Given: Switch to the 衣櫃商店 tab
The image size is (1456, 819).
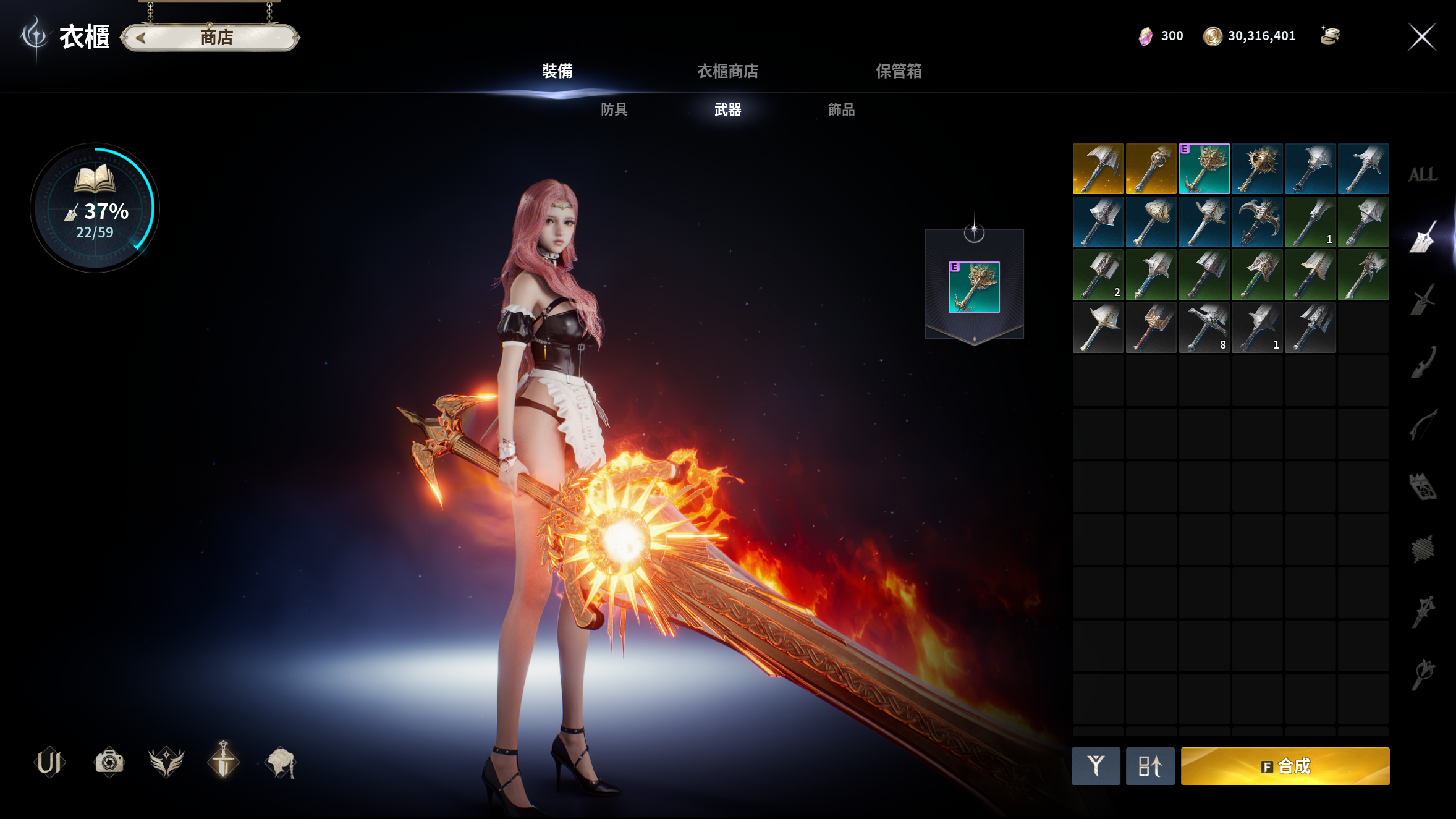Looking at the screenshot, I should coord(727,71).
